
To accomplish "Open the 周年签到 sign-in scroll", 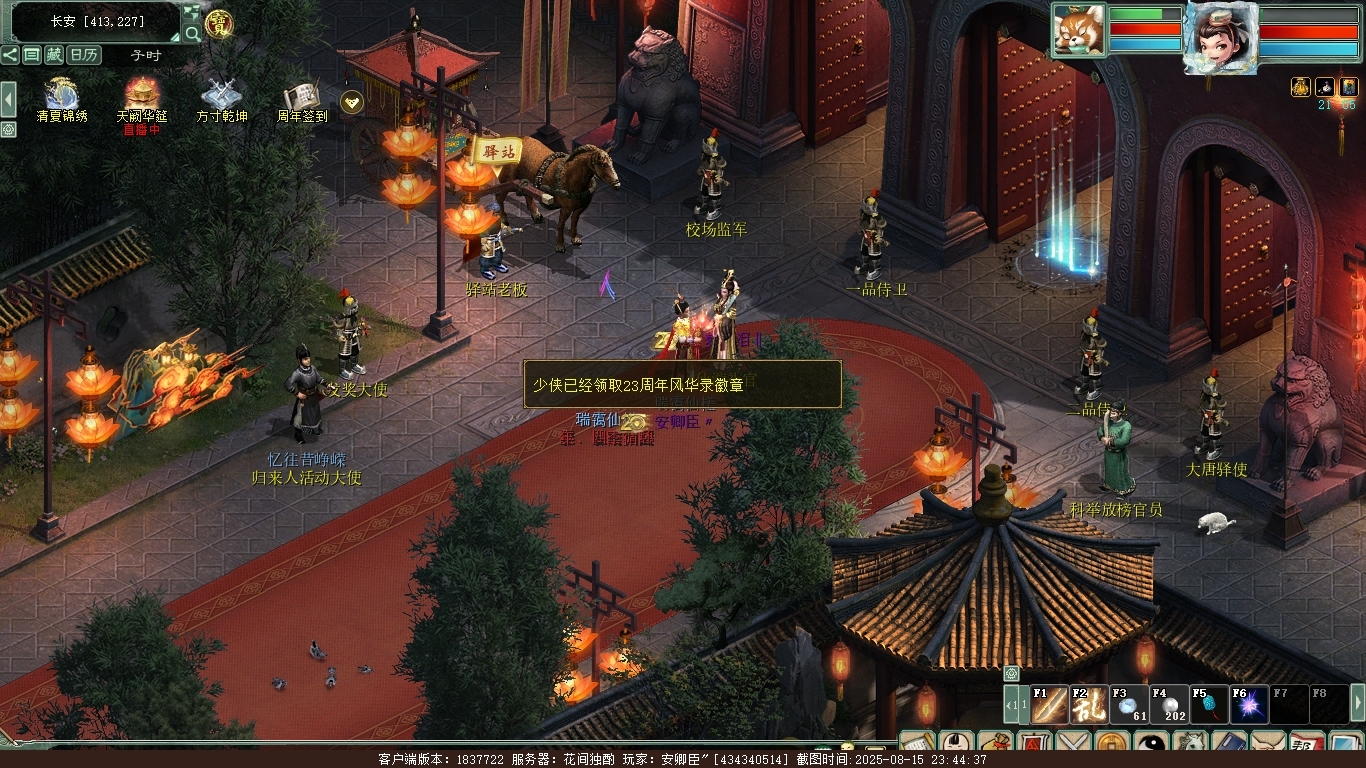I will tap(301, 96).
